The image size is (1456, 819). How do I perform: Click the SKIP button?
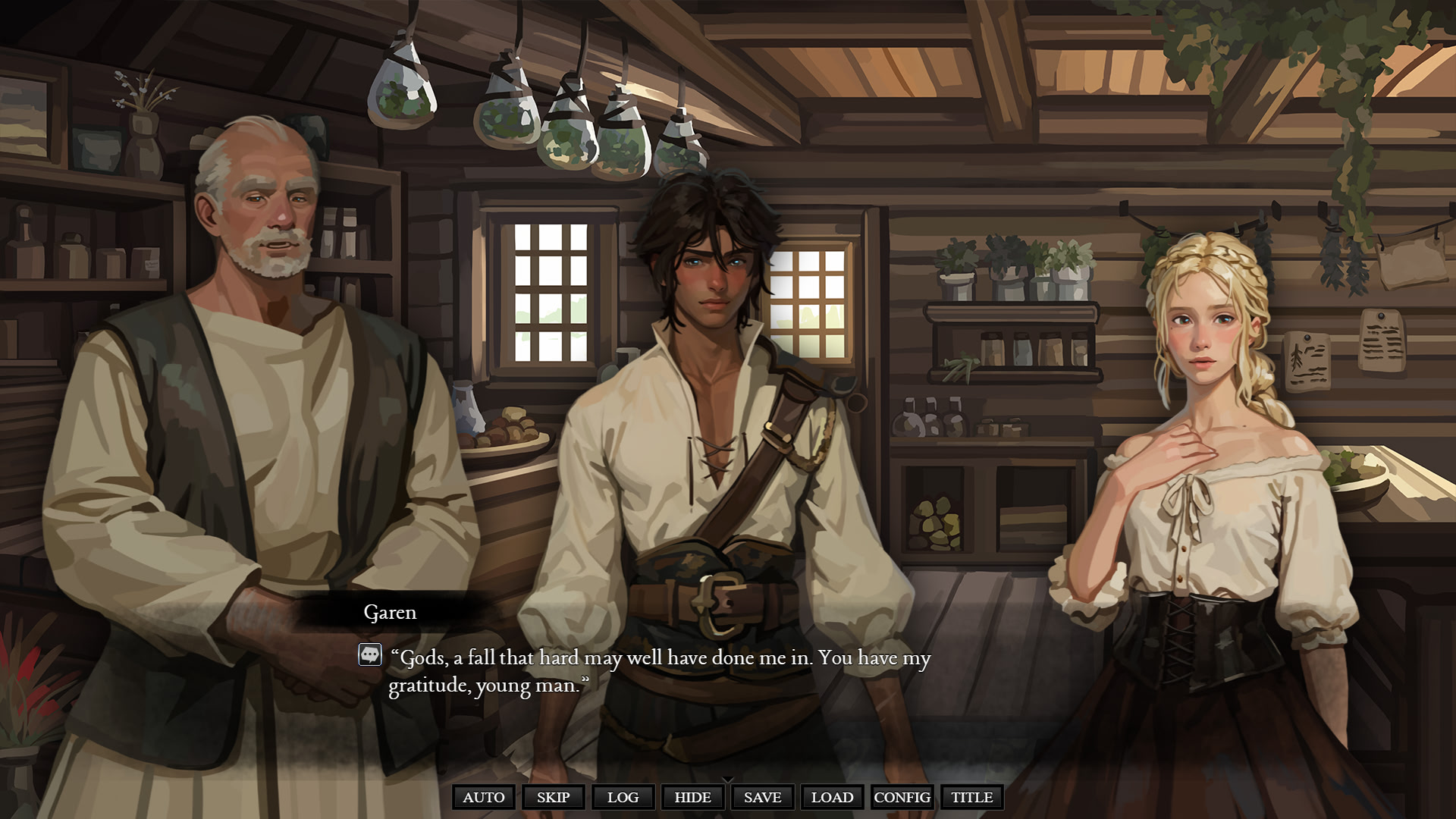(x=553, y=797)
